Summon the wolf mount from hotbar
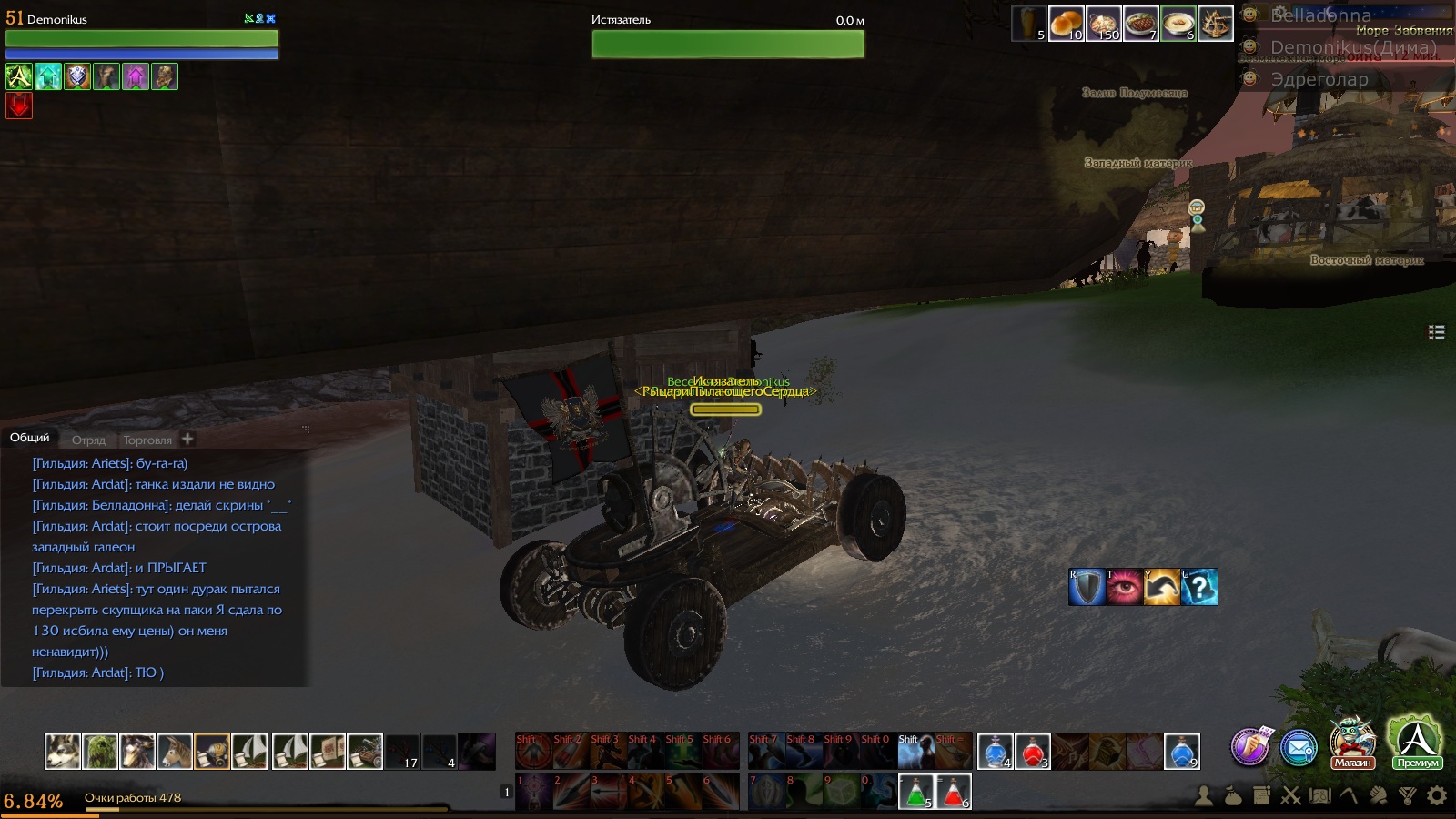 click(x=63, y=752)
